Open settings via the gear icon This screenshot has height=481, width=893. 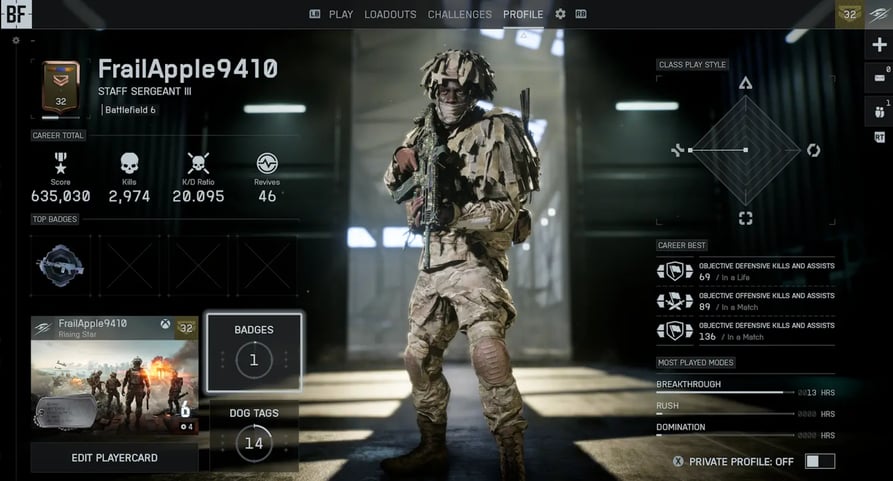(x=560, y=14)
